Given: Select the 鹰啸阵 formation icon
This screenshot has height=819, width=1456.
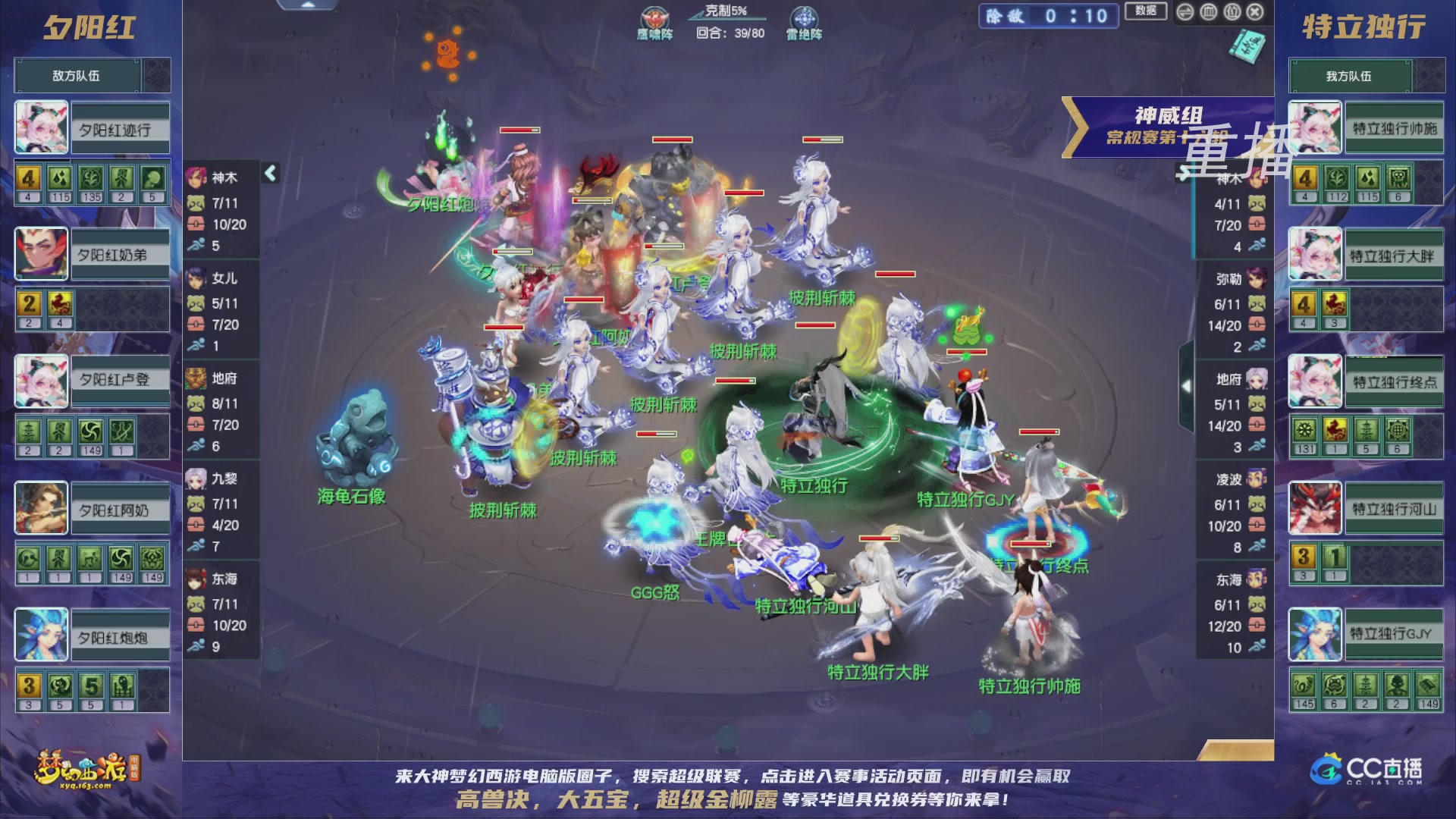Looking at the screenshot, I should coord(654,15).
